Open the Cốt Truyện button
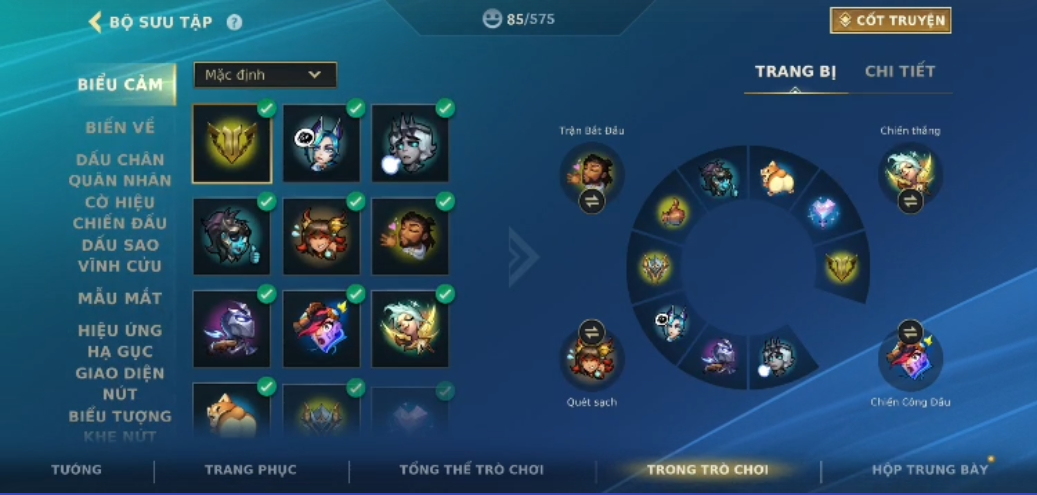 pyautogui.click(x=890, y=20)
